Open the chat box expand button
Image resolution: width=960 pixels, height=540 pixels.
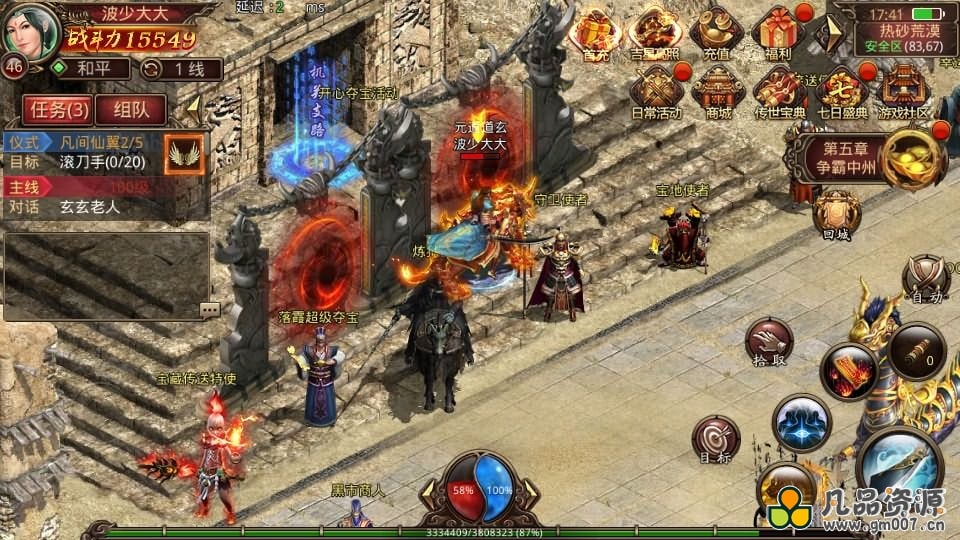click(209, 309)
